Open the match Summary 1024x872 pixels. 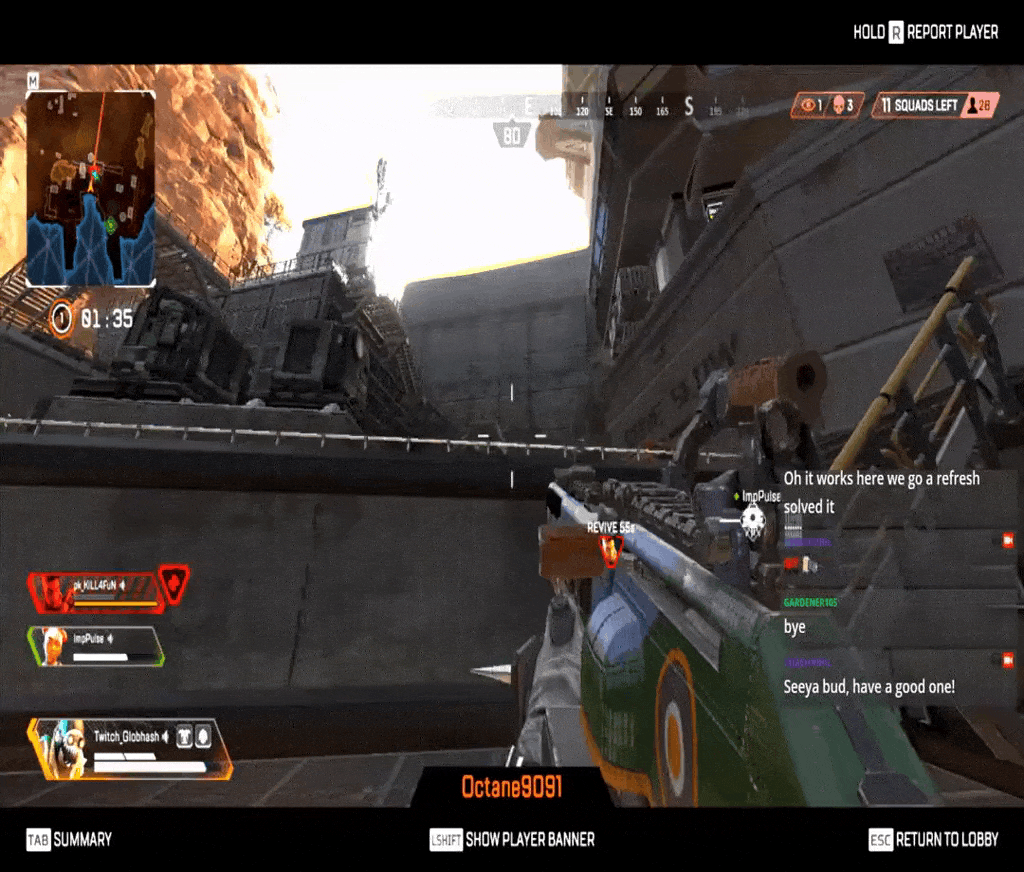tap(70, 840)
